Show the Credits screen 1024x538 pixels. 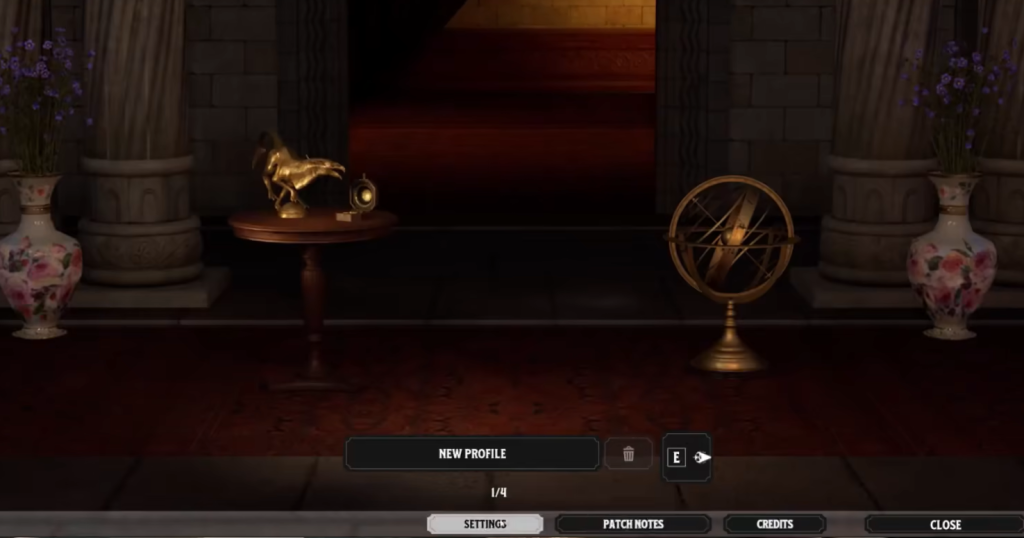775,524
